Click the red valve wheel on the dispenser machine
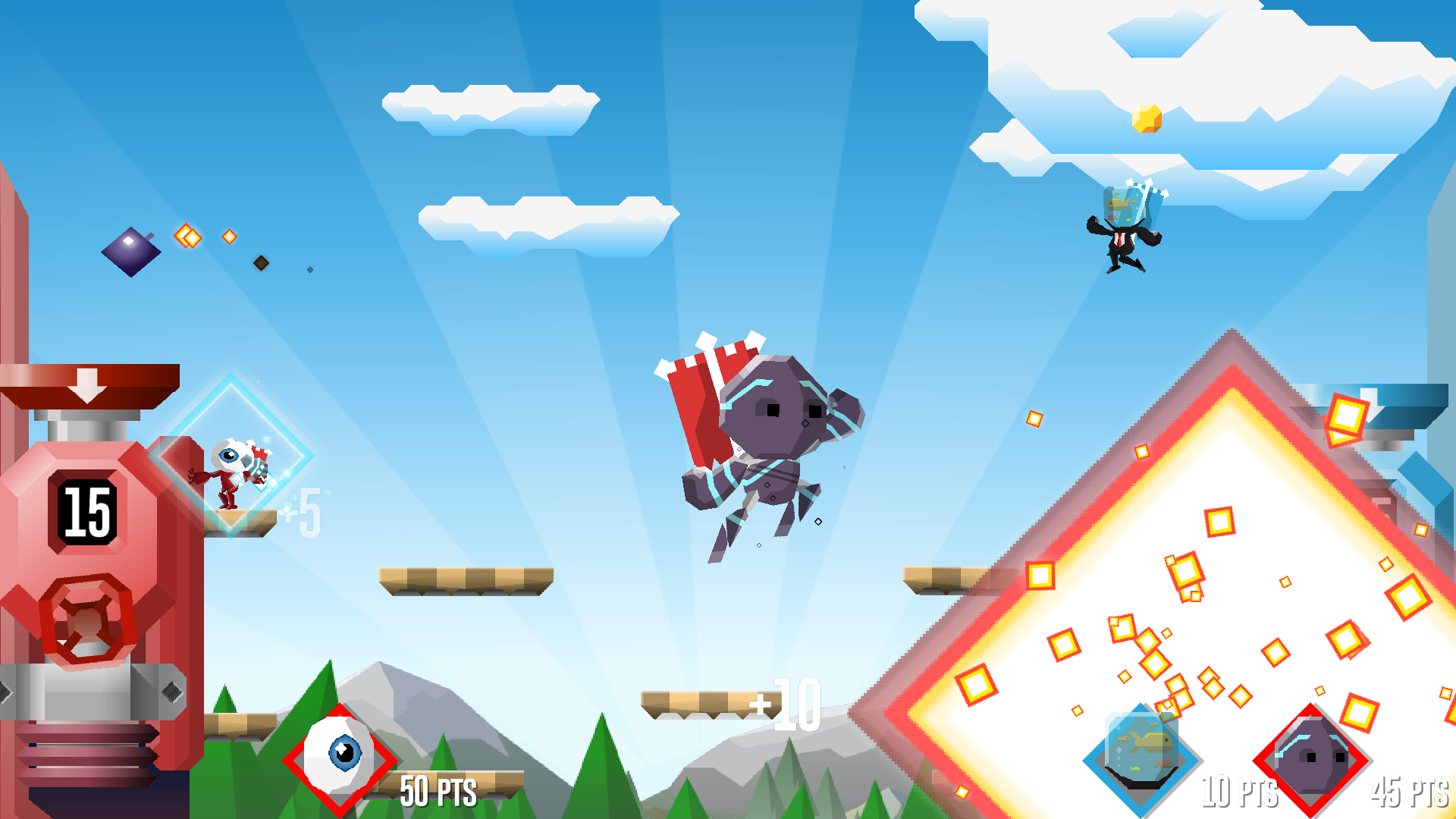1456x819 pixels. 87,623
